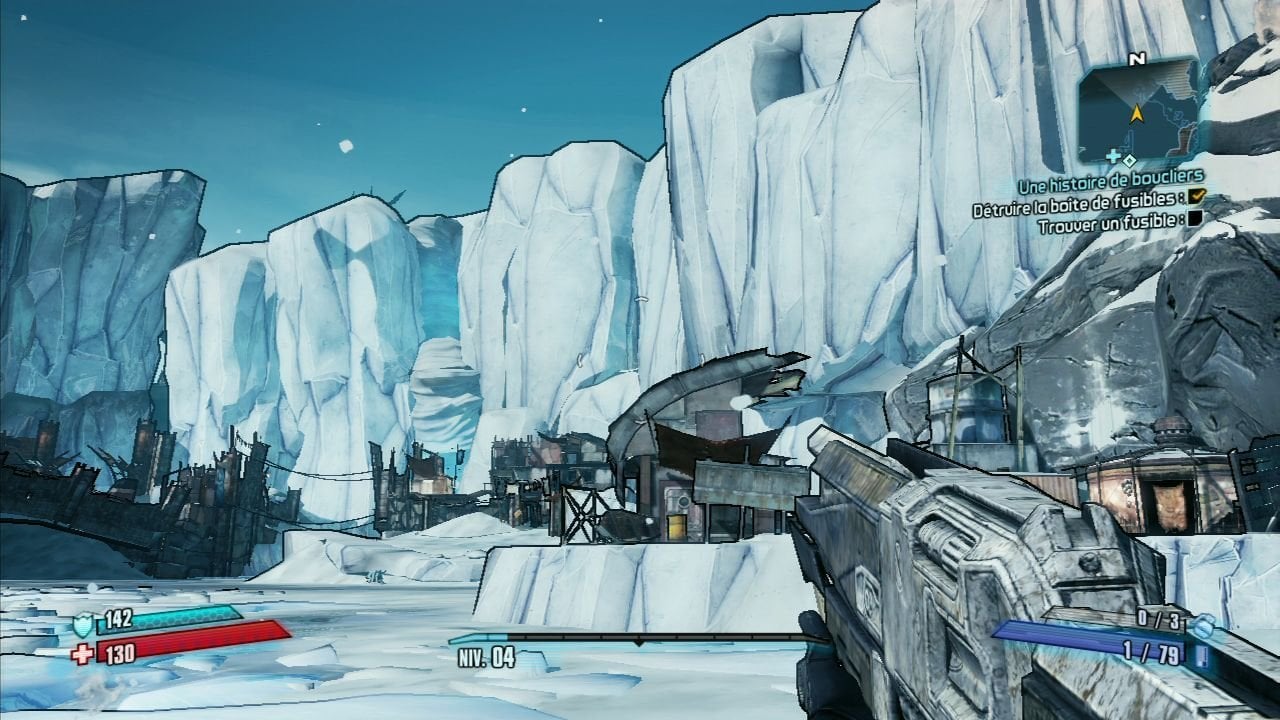Click the shield icon beside 142
The width and height of the screenshot is (1280, 720).
[85, 626]
